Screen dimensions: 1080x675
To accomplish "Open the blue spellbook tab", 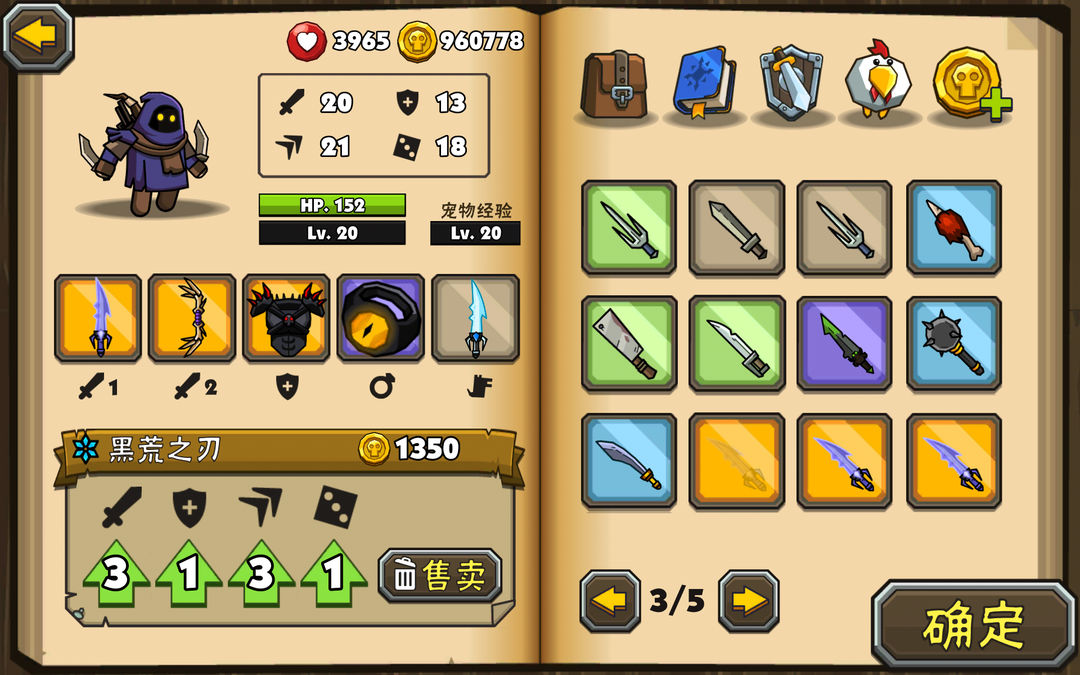I will [704, 83].
